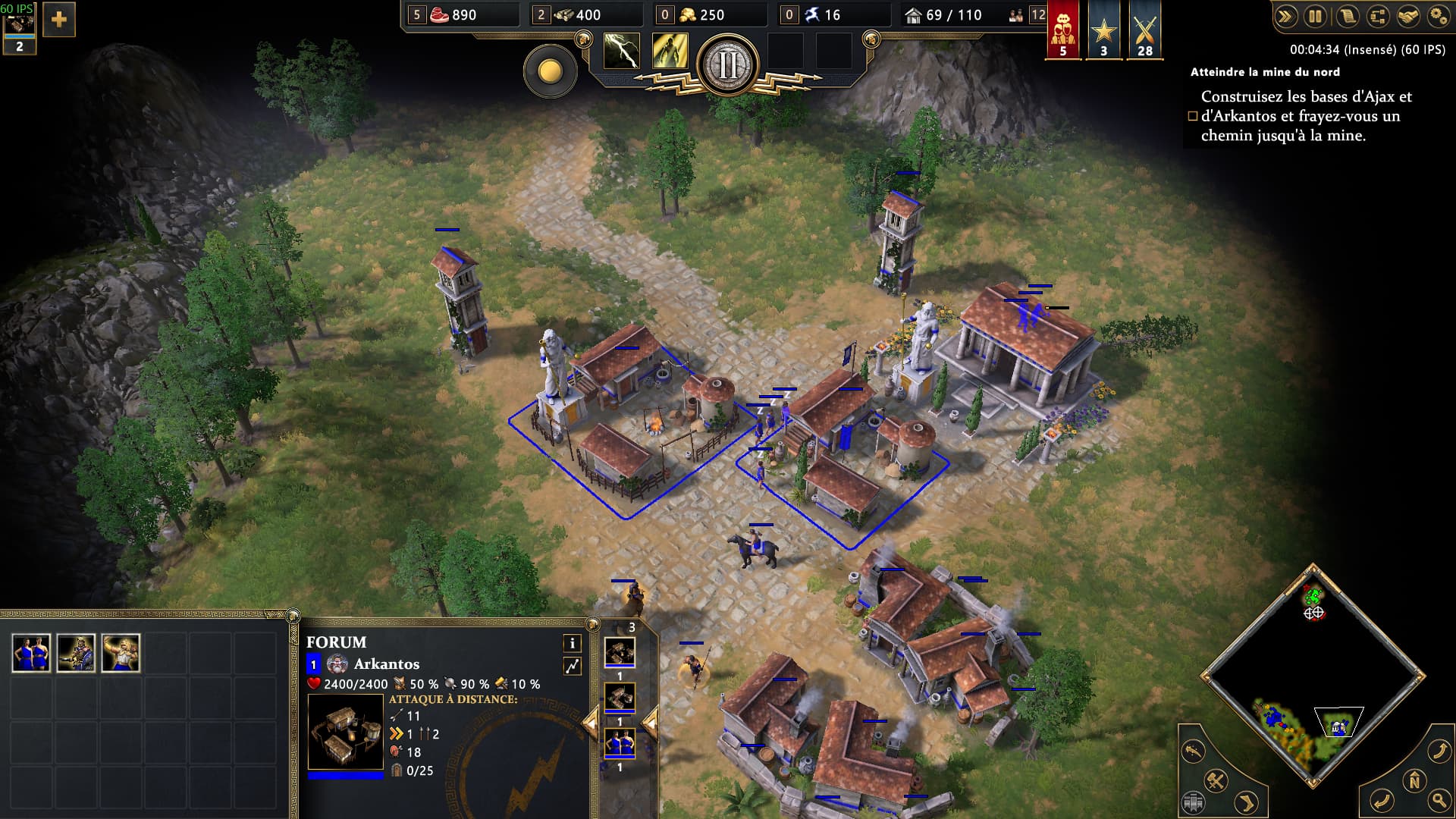This screenshot has height=819, width=1456.
Task: Click the magnifying glass zoom button
Action: tap(1438, 799)
